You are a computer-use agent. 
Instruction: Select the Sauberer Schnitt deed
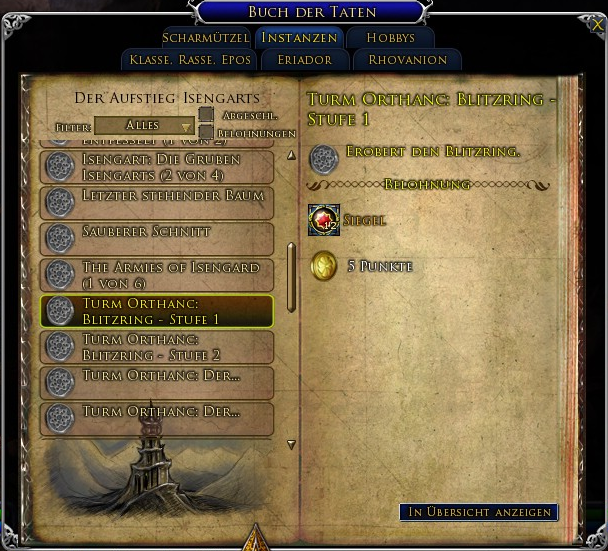tap(157, 238)
